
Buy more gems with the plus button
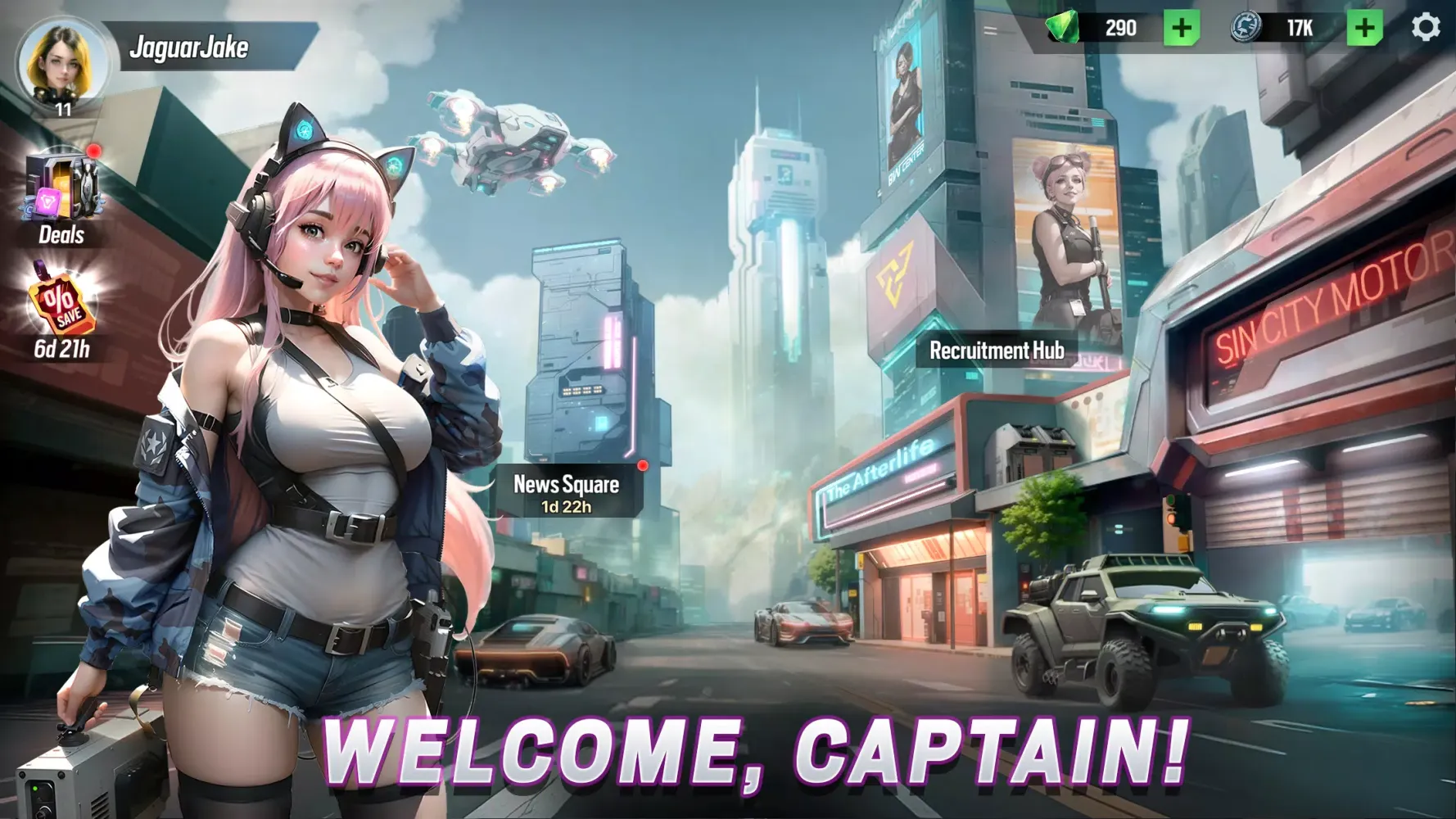point(1180,28)
